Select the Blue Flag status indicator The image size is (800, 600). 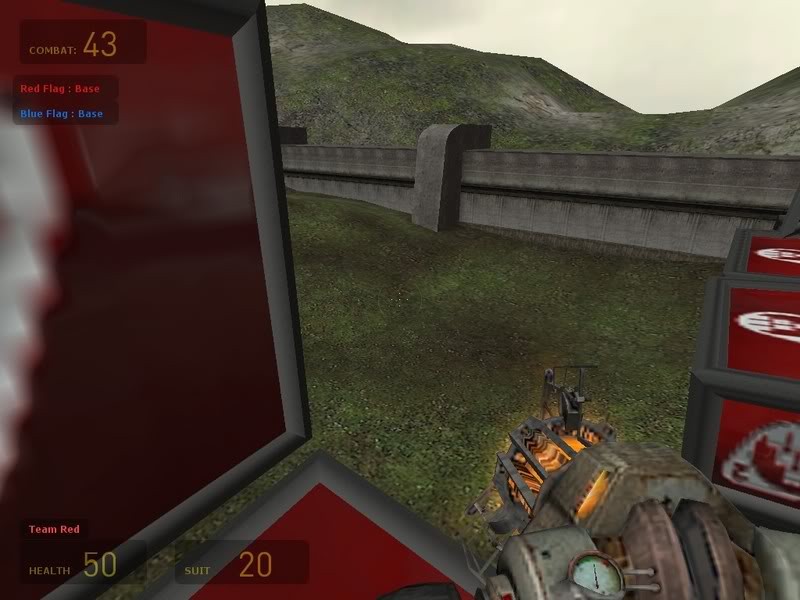click(61, 114)
